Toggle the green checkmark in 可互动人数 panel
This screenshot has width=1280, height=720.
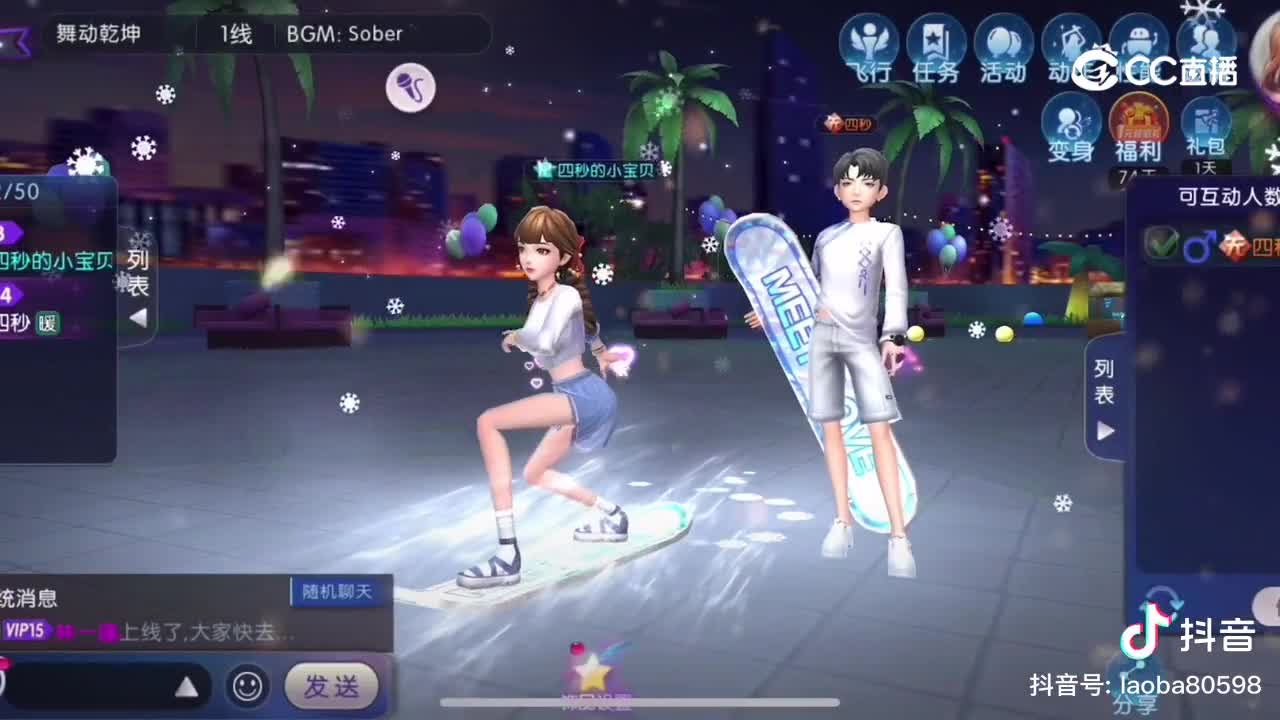1161,244
